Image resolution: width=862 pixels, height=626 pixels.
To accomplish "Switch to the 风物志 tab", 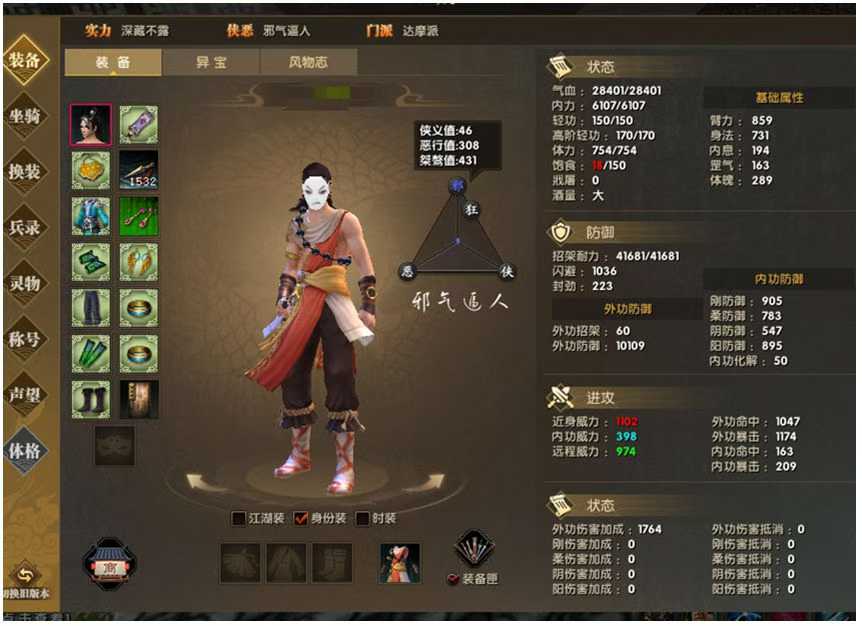I will (308, 62).
